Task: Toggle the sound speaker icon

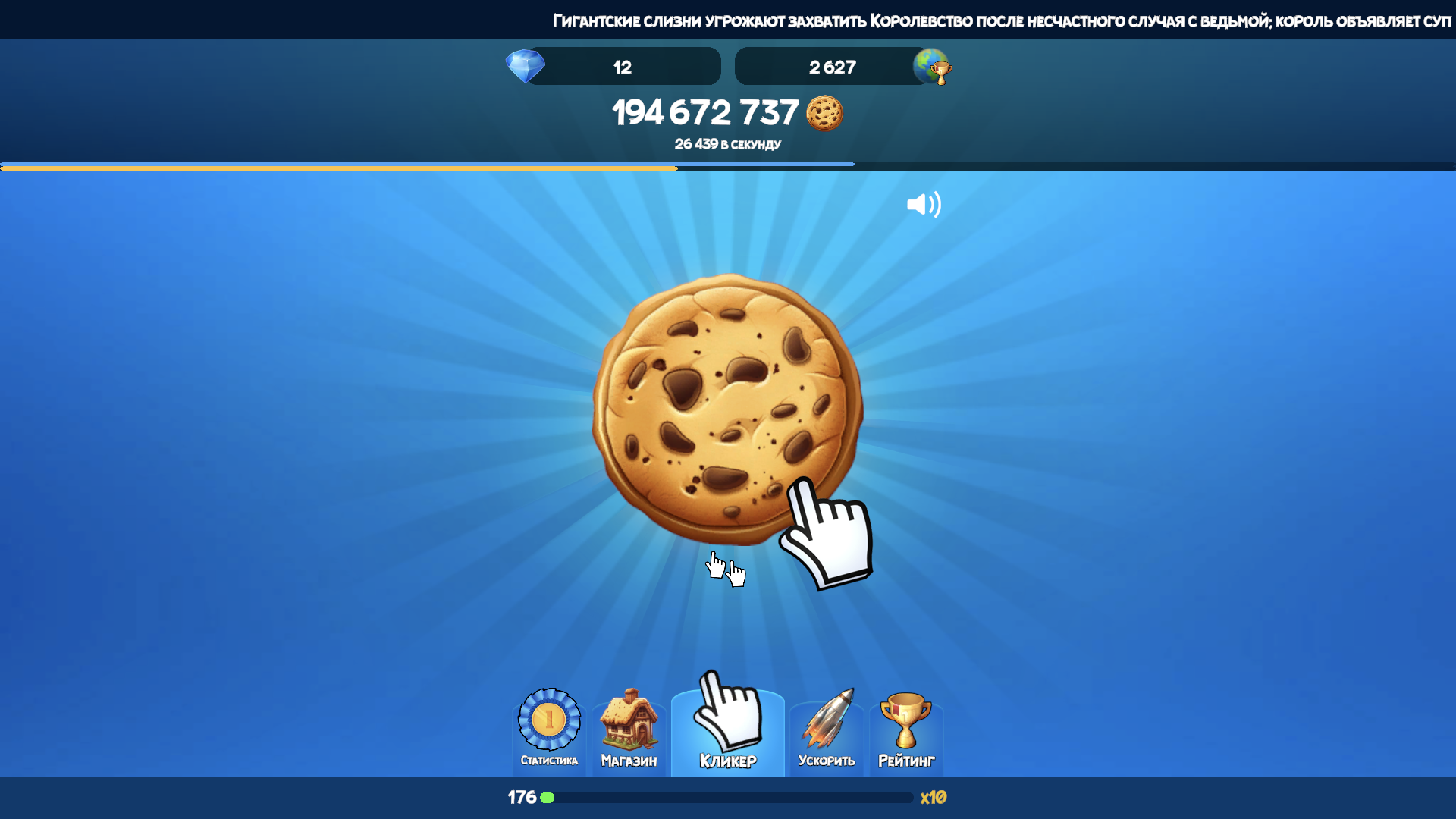Action: coord(924,205)
